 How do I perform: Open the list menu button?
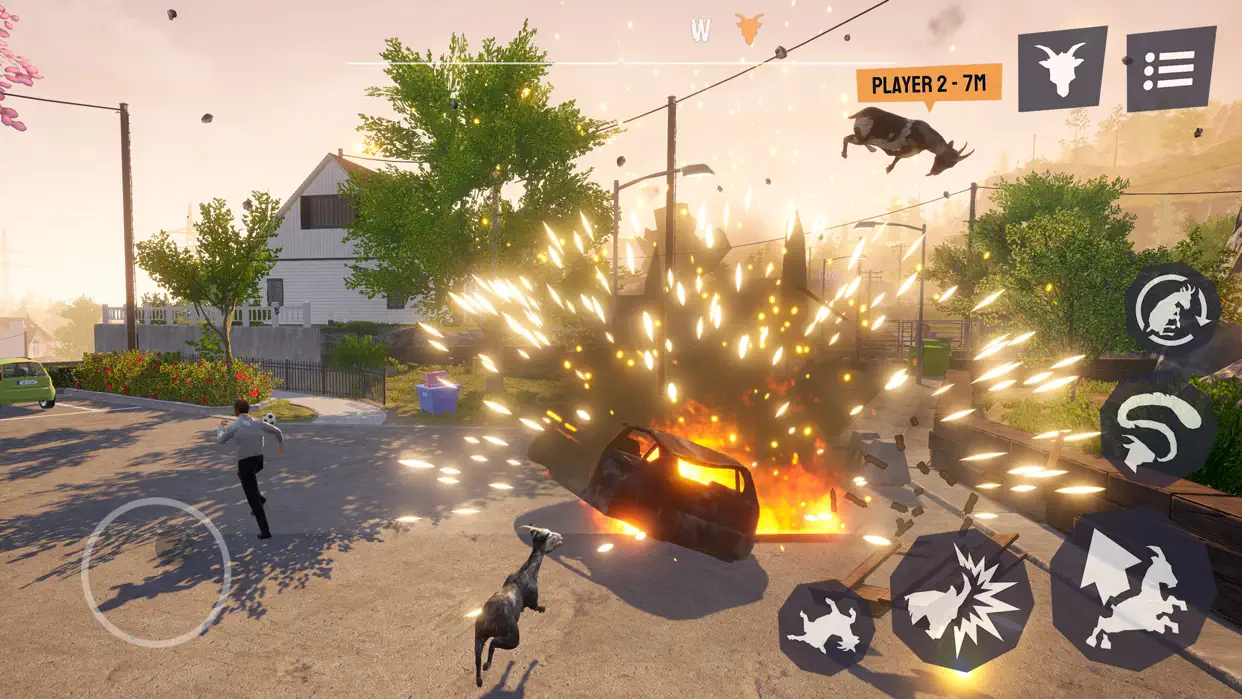(1170, 68)
